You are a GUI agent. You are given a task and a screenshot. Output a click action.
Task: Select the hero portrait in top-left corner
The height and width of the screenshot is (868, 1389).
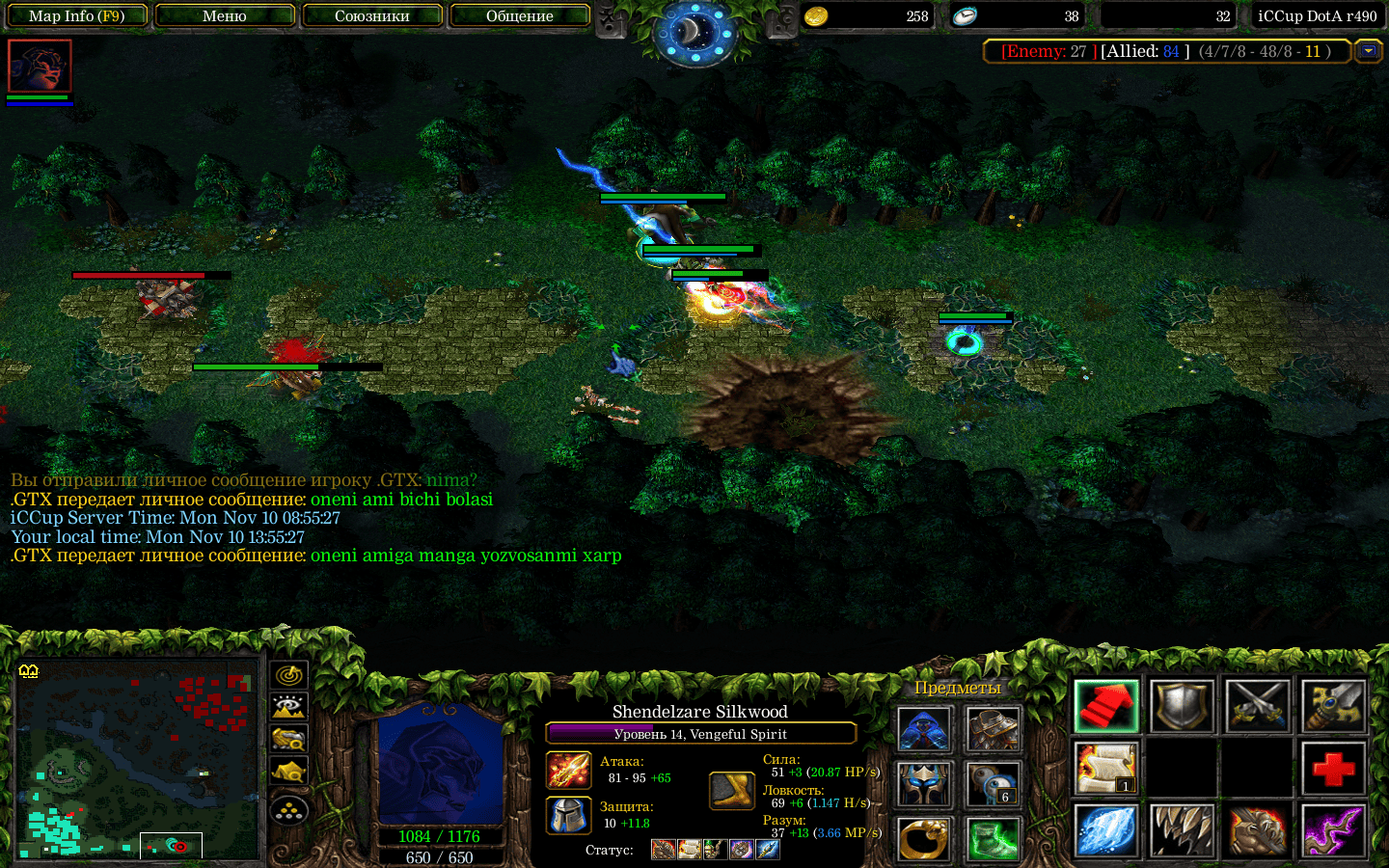tap(40, 66)
